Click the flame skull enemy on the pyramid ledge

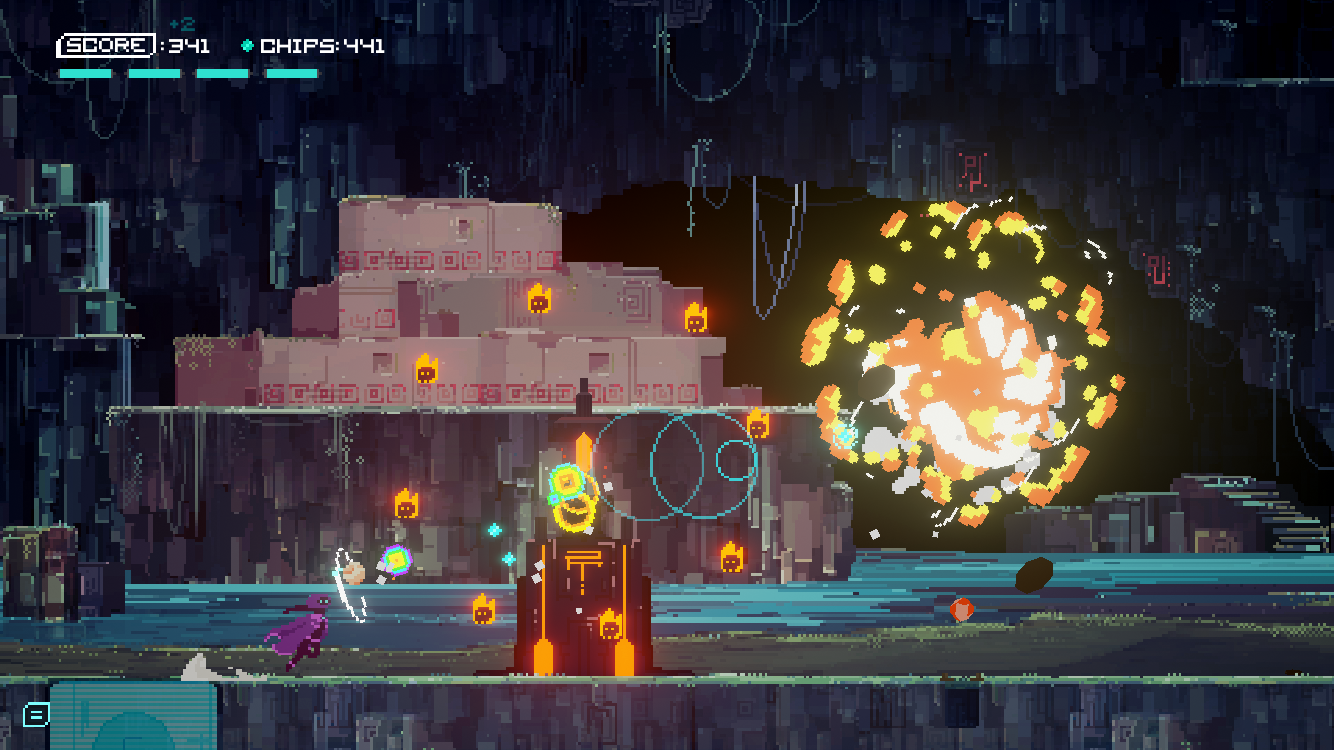694,320
